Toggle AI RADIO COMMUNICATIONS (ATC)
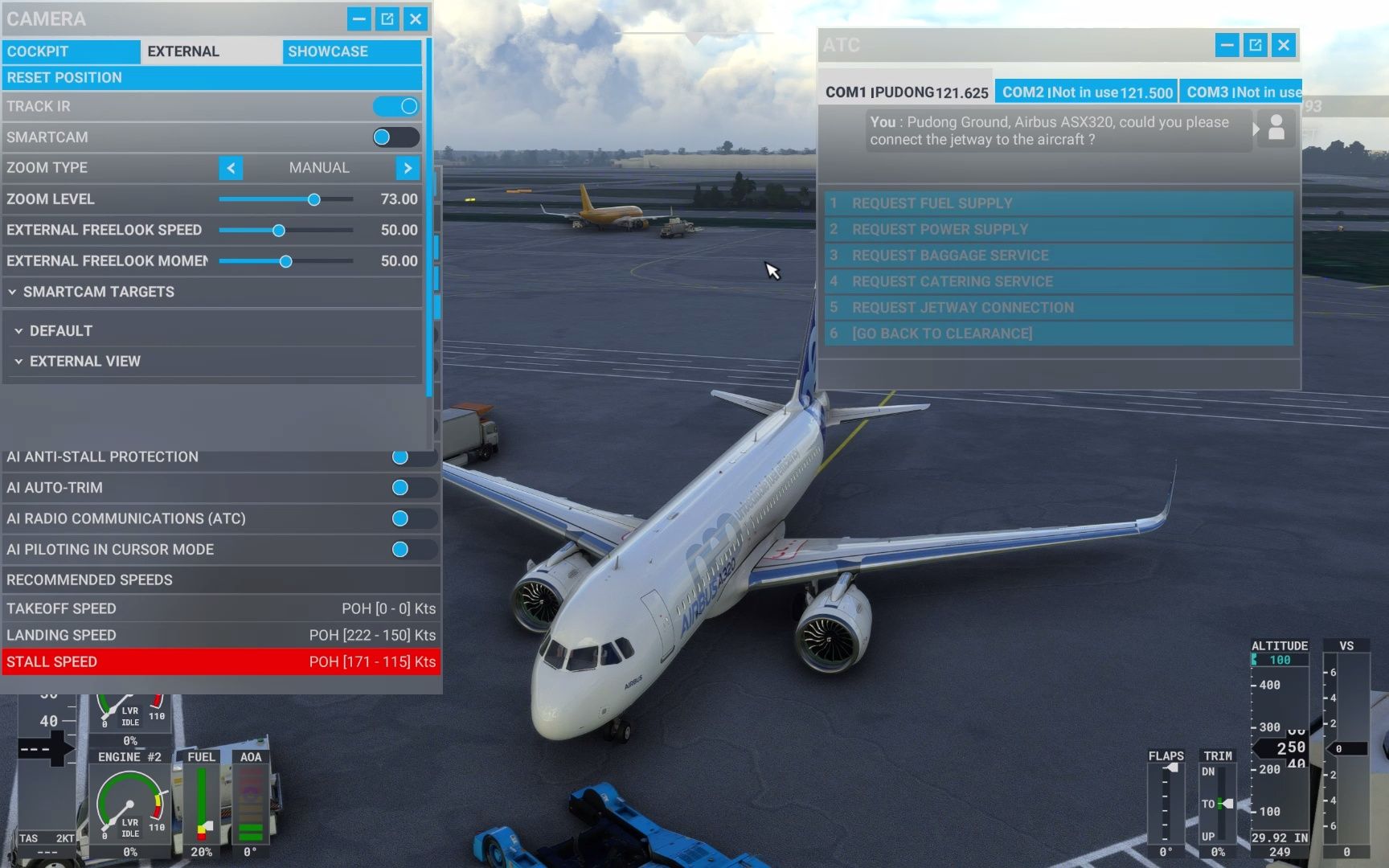The height and width of the screenshot is (868, 1389). point(399,518)
